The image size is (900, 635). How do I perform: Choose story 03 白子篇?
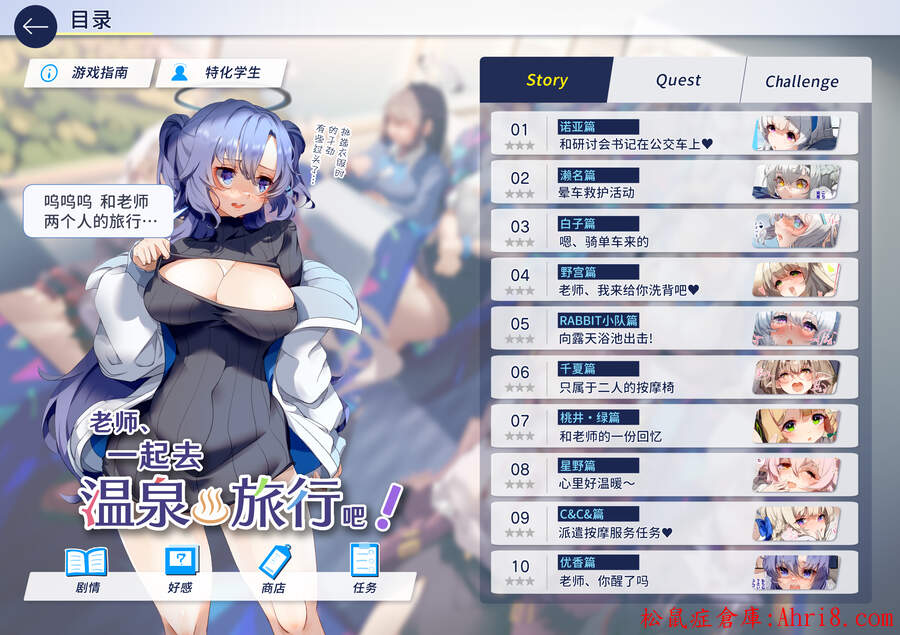pos(674,232)
